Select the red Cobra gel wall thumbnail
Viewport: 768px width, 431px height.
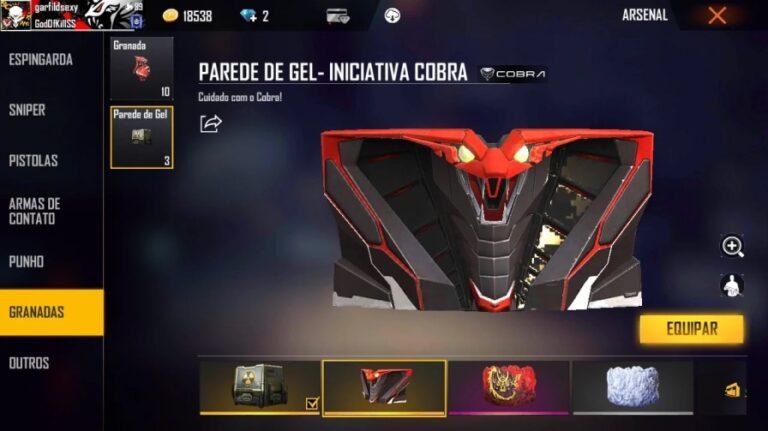(385, 387)
